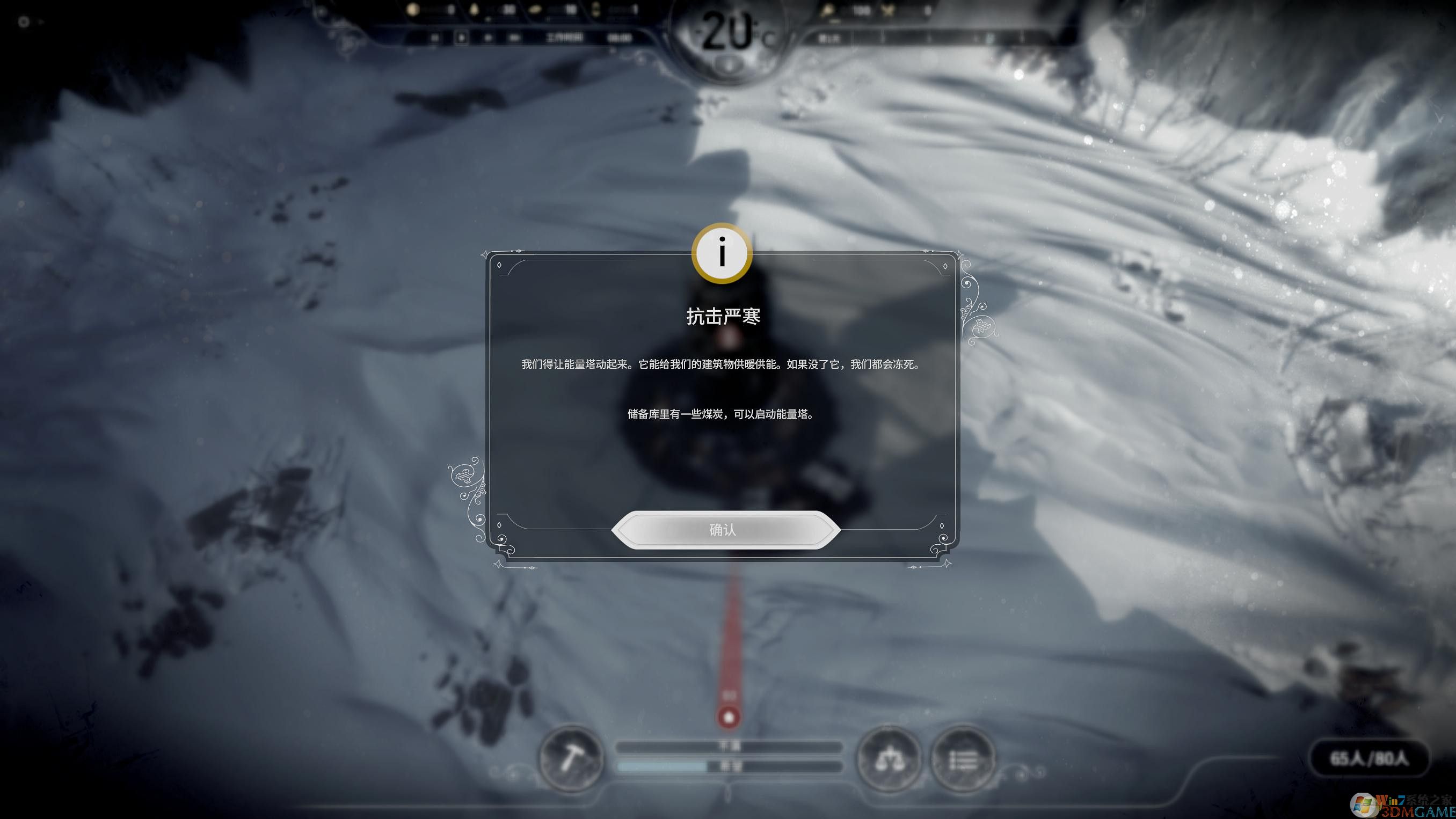Expand the temperature dial arrow below -20°C
Viewport: 1456px width, 819px height.
click(x=729, y=62)
